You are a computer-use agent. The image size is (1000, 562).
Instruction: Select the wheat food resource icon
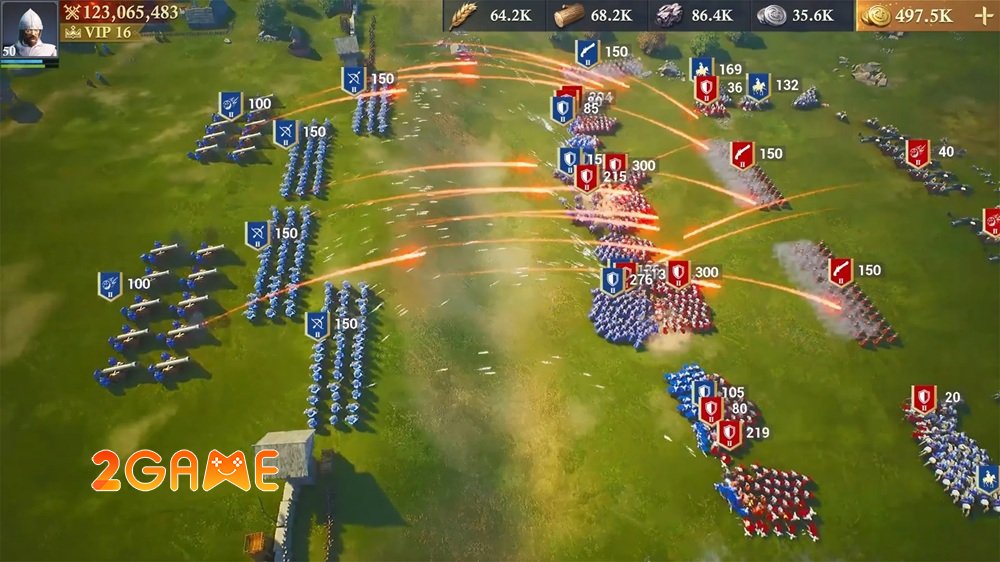(x=463, y=15)
